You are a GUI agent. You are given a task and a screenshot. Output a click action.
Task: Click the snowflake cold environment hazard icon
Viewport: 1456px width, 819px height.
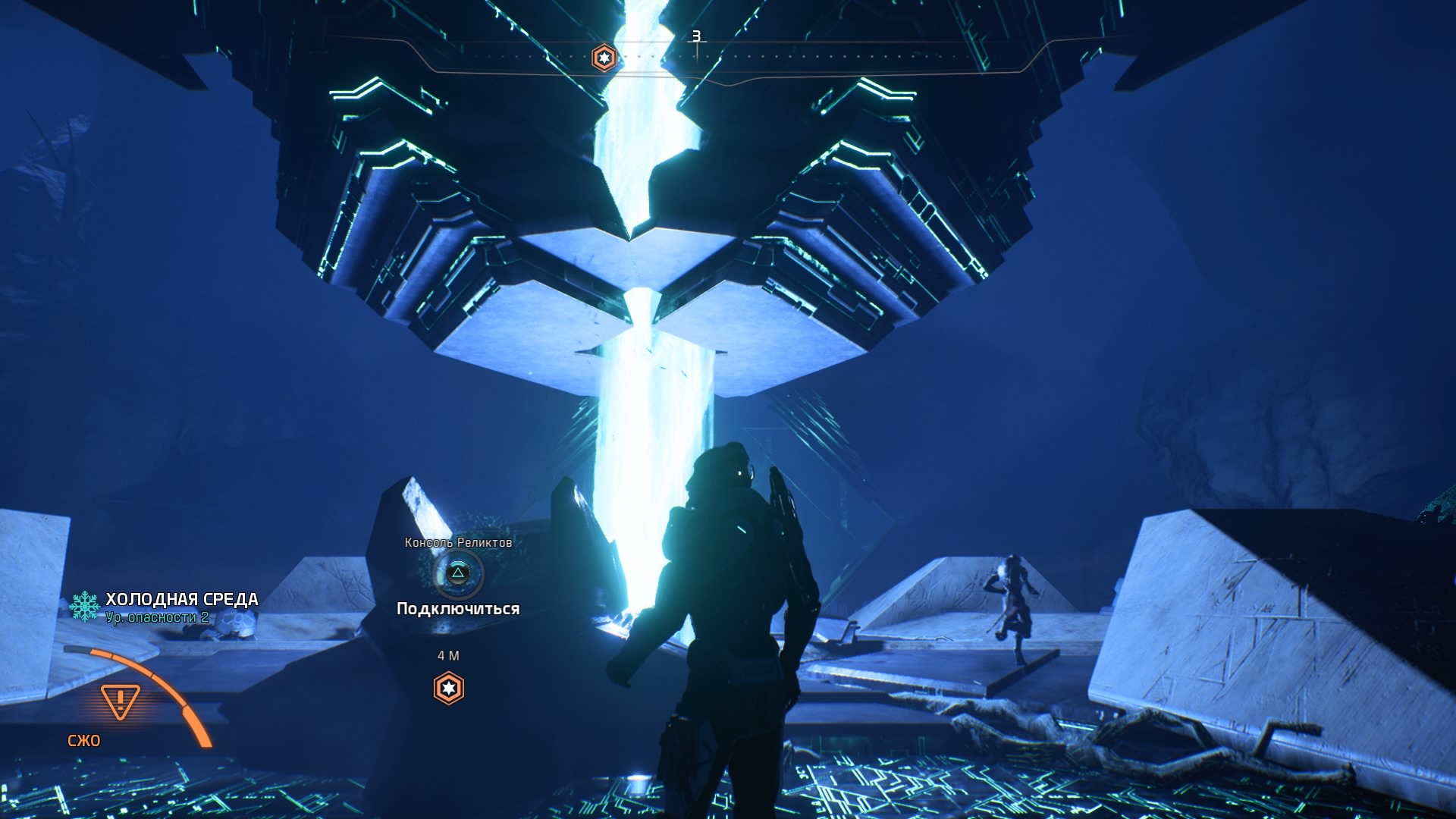(x=85, y=607)
